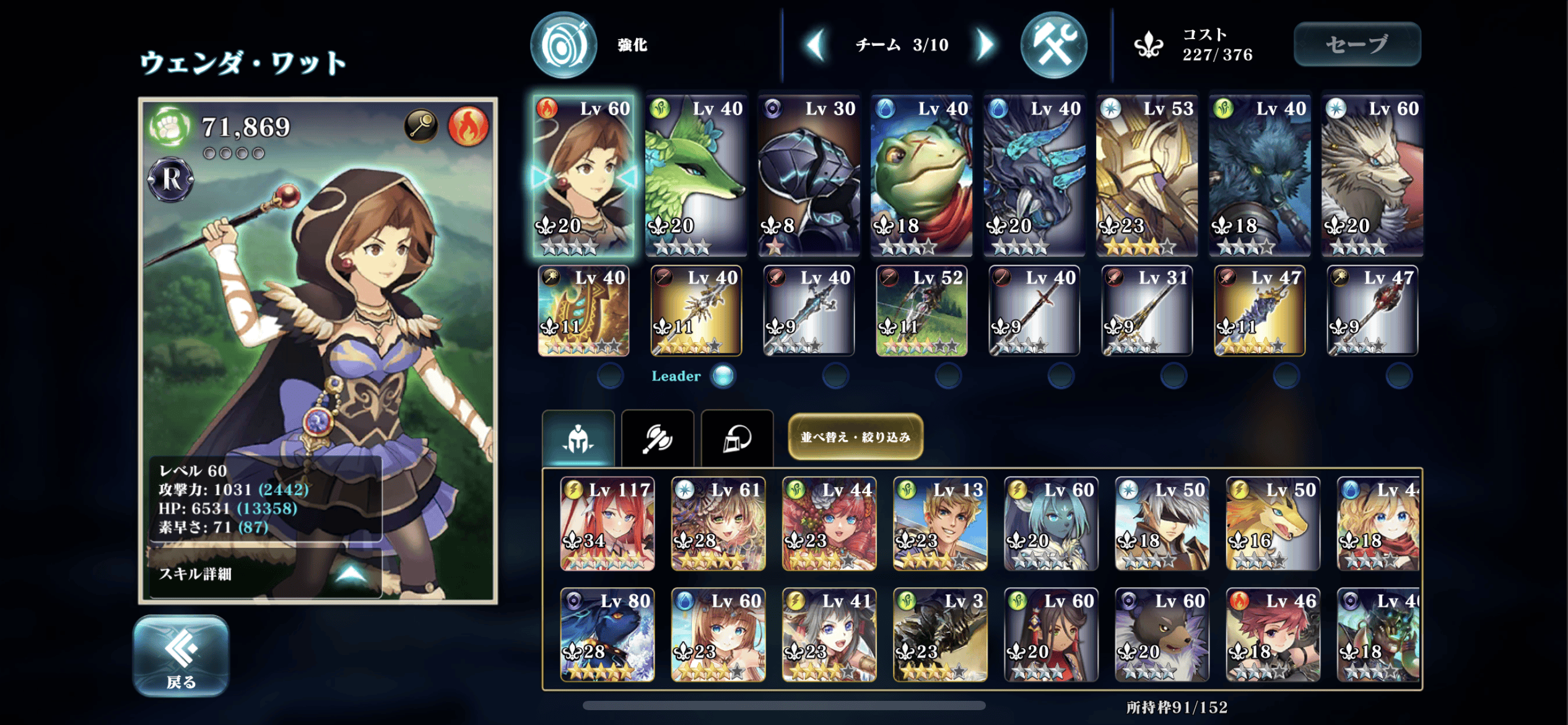Screen dimensions: 1568x725
Task: Tap the 戻る back button
Action: pyautogui.click(x=181, y=656)
